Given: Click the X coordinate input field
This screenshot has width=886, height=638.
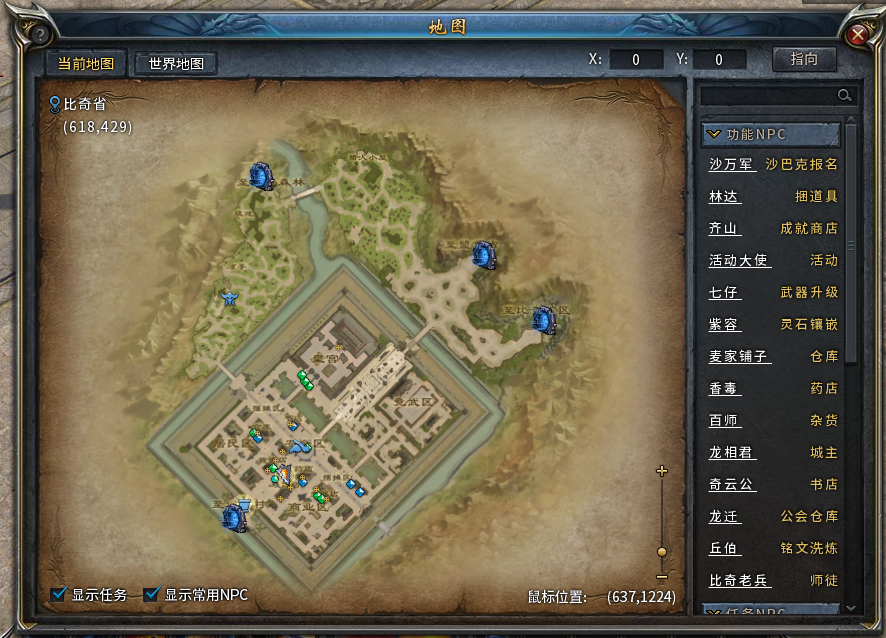Looking at the screenshot, I should 636,60.
